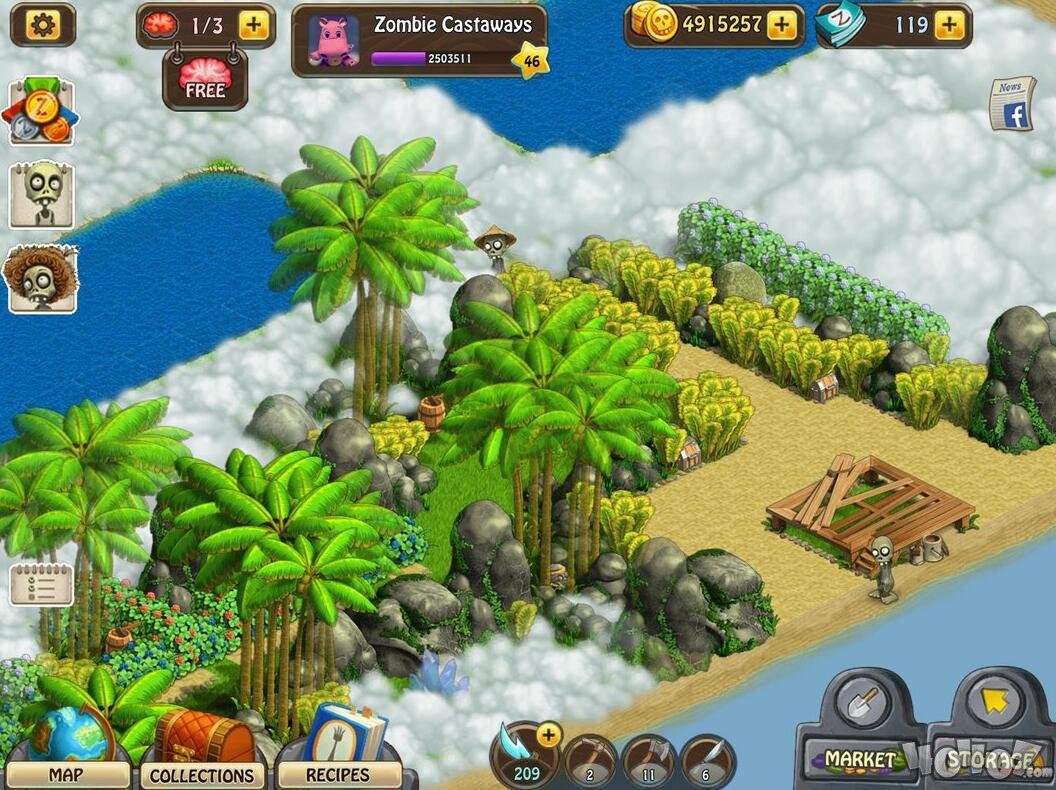
Task: Select the bald zombie portrait
Action: click(42, 195)
